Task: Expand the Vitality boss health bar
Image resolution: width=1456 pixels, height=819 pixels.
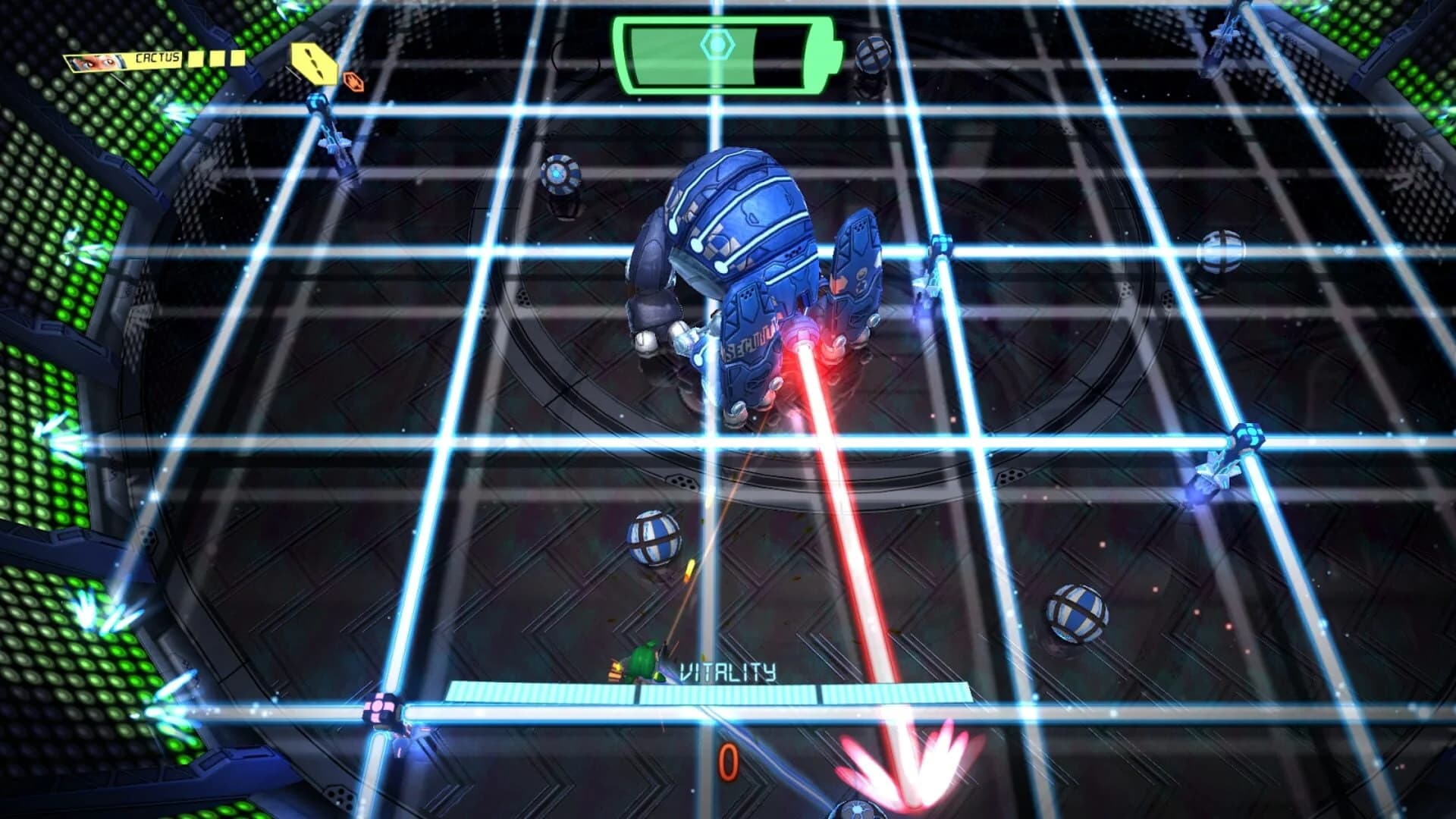Action: click(x=713, y=694)
